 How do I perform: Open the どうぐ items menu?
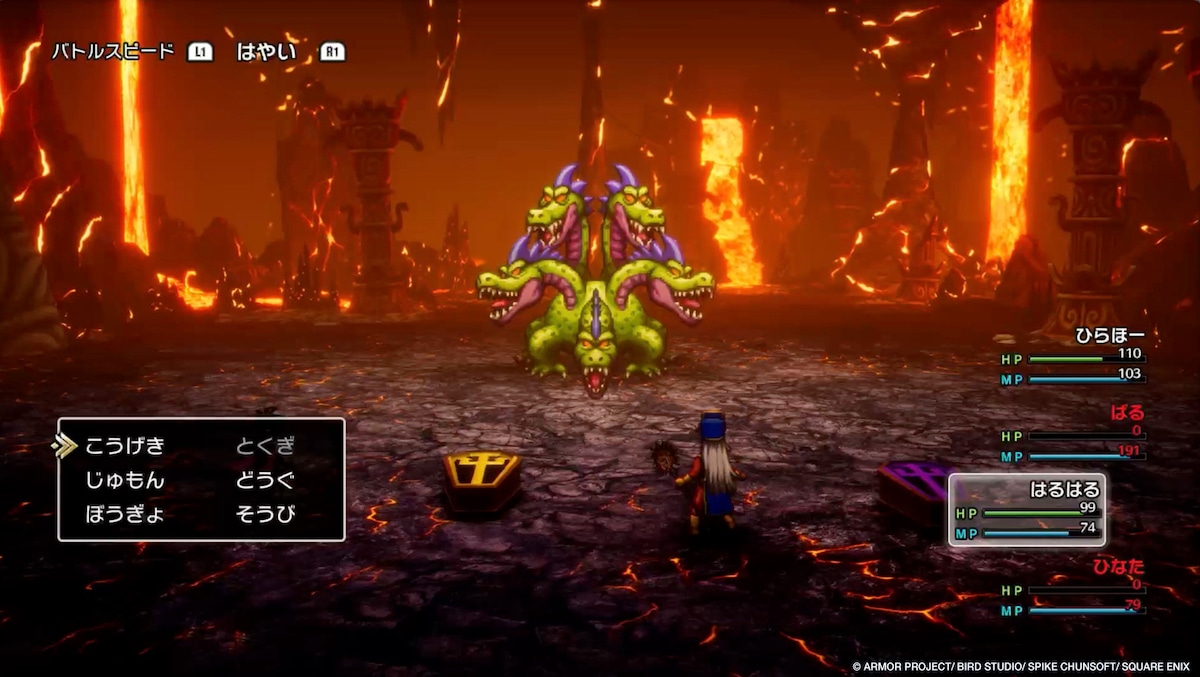pyautogui.click(x=266, y=481)
